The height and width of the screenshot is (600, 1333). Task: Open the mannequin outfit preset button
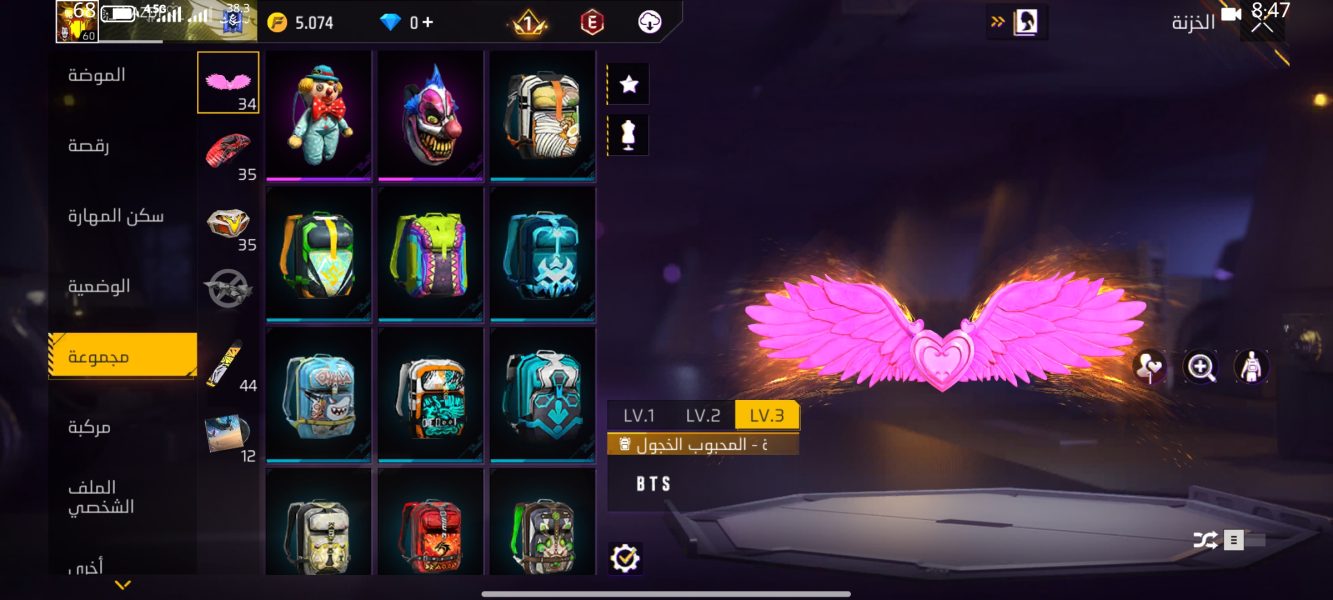(x=629, y=135)
